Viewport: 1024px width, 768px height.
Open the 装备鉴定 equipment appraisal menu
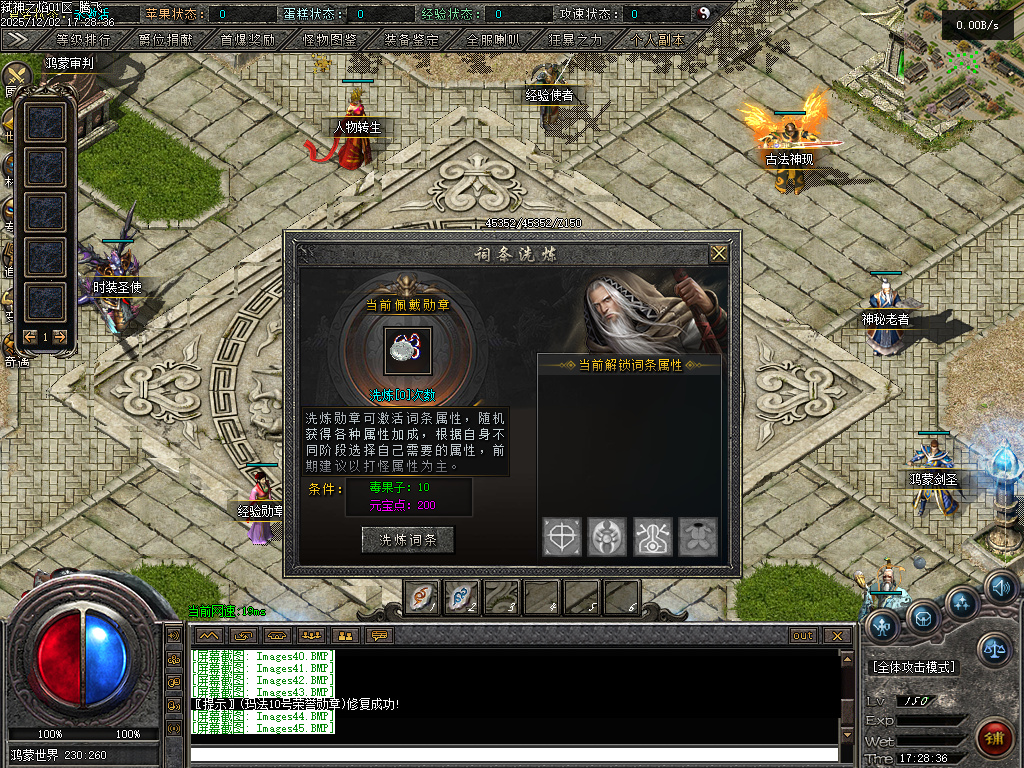pos(412,41)
